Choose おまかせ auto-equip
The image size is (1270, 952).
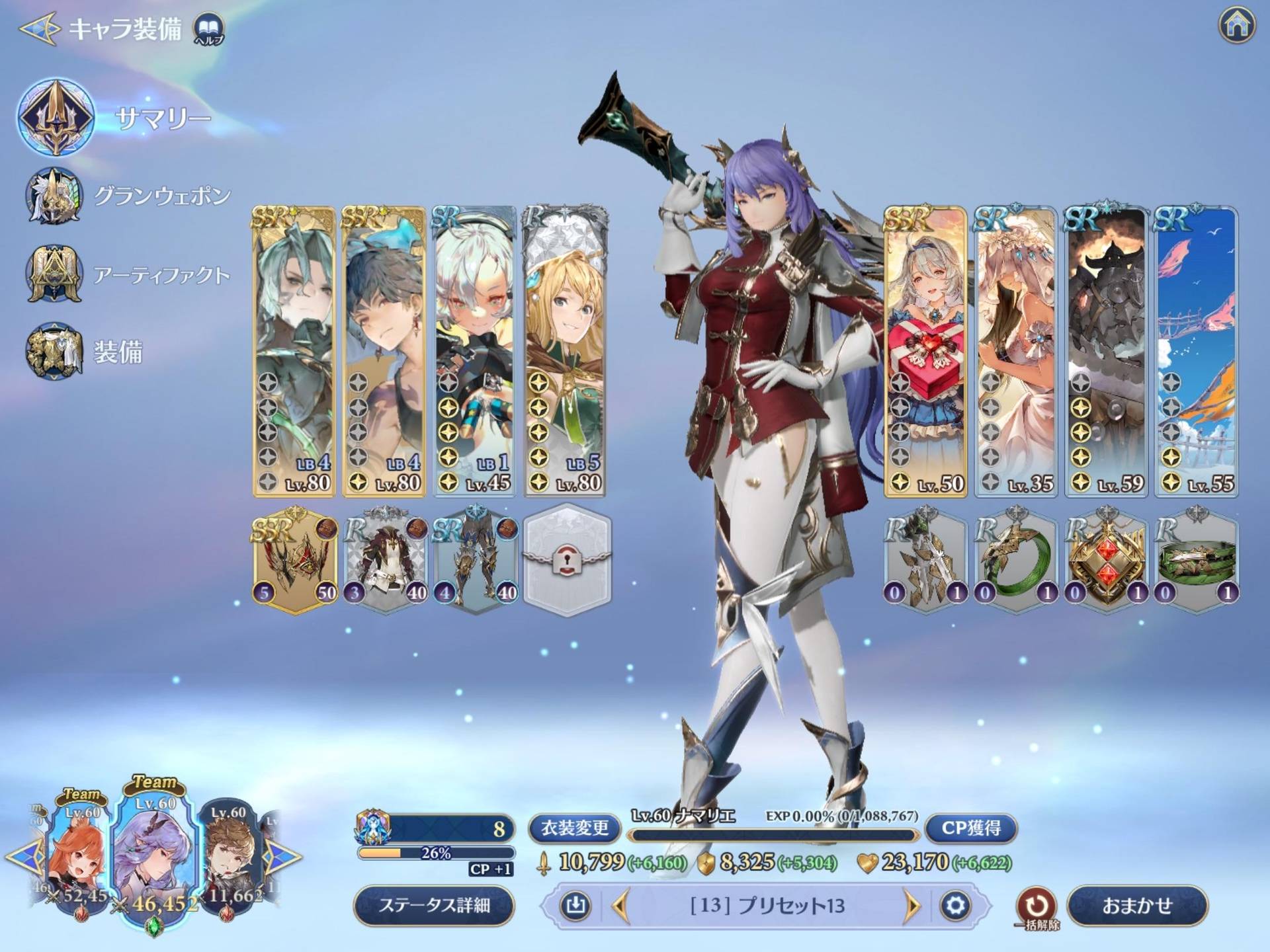[1137, 905]
